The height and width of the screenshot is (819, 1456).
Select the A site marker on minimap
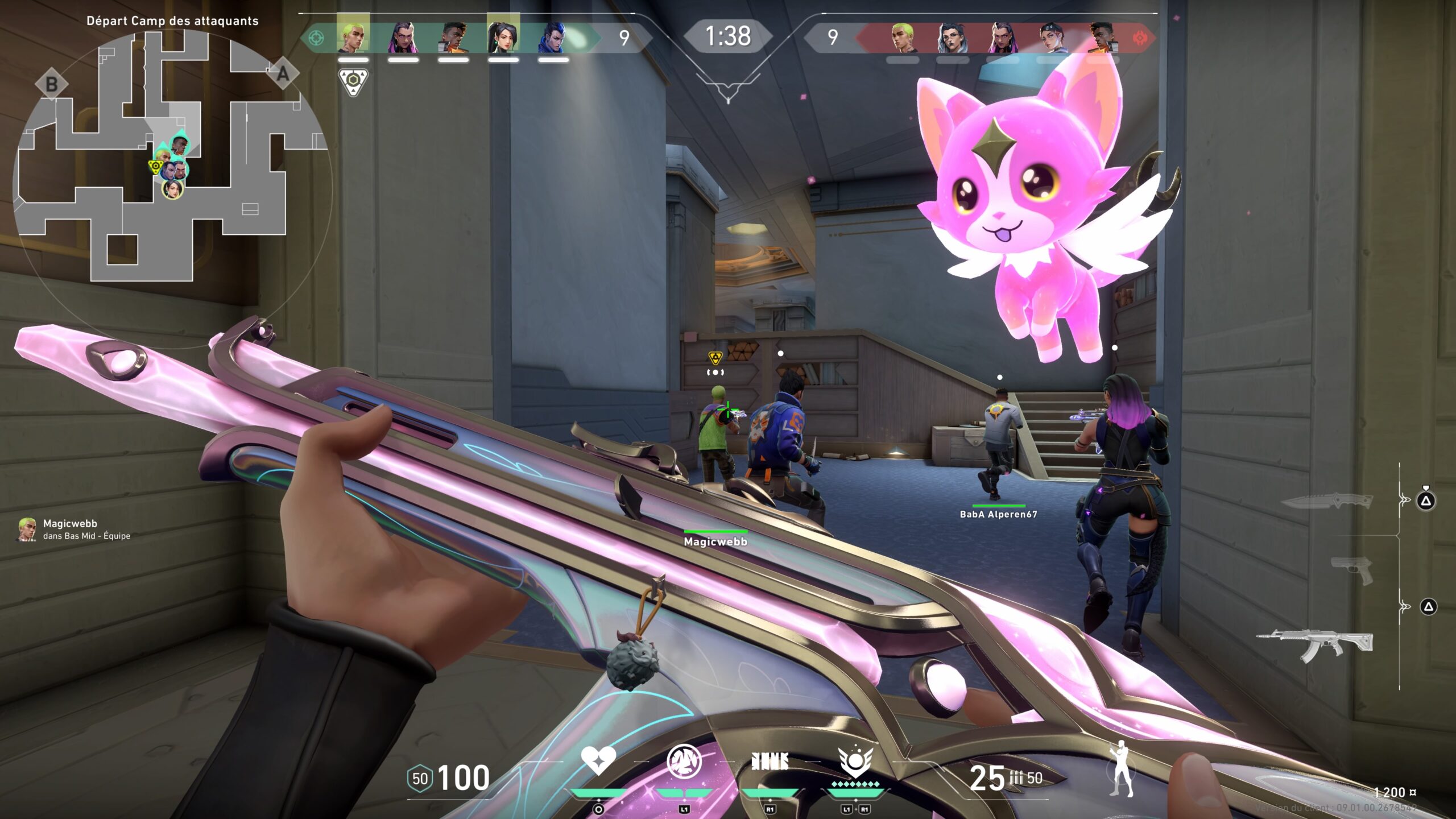[x=283, y=74]
